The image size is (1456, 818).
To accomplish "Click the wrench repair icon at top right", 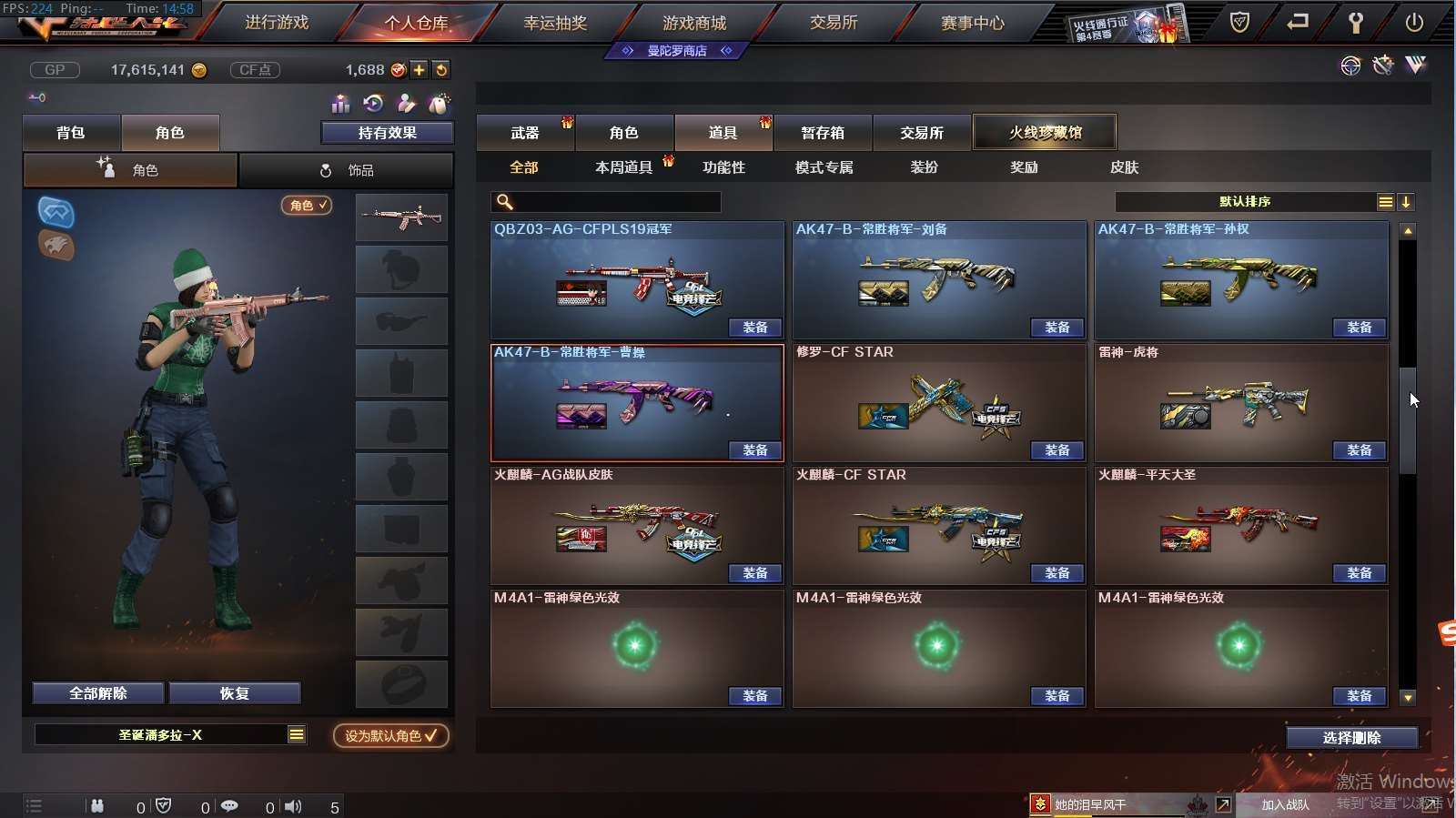I will (x=1382, y=66).
